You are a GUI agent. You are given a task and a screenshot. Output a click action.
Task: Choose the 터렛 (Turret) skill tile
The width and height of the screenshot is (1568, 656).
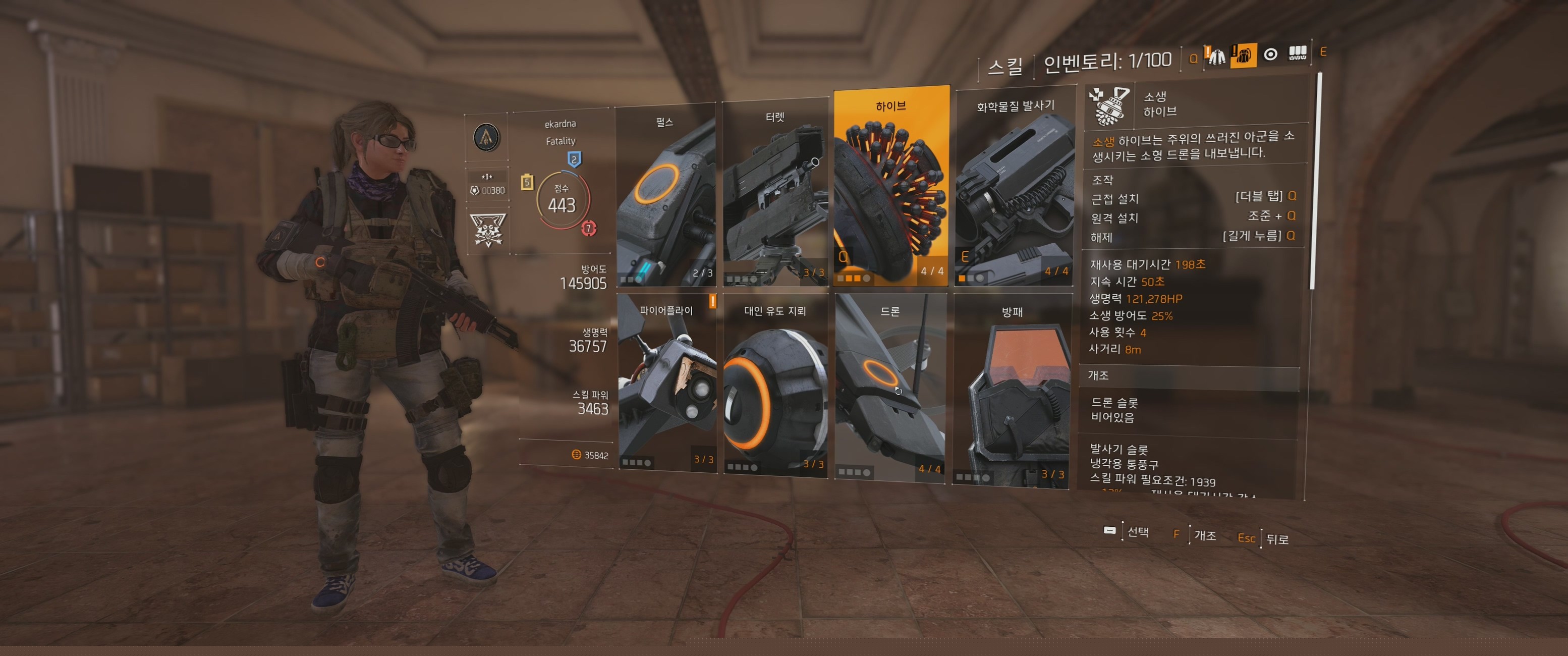point(775,195)
